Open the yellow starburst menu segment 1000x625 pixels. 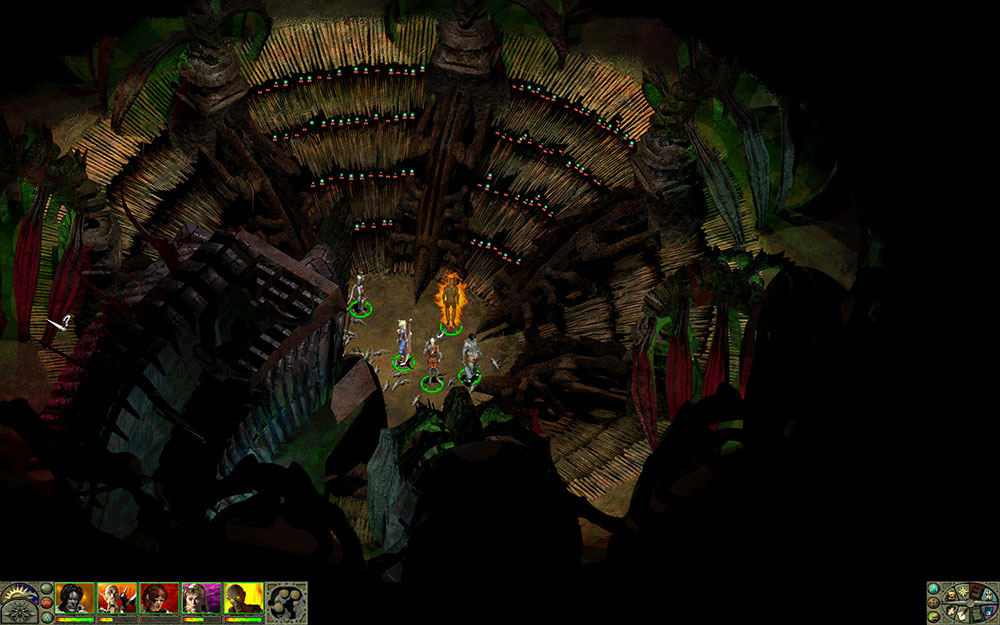click(x=963, y=592)
